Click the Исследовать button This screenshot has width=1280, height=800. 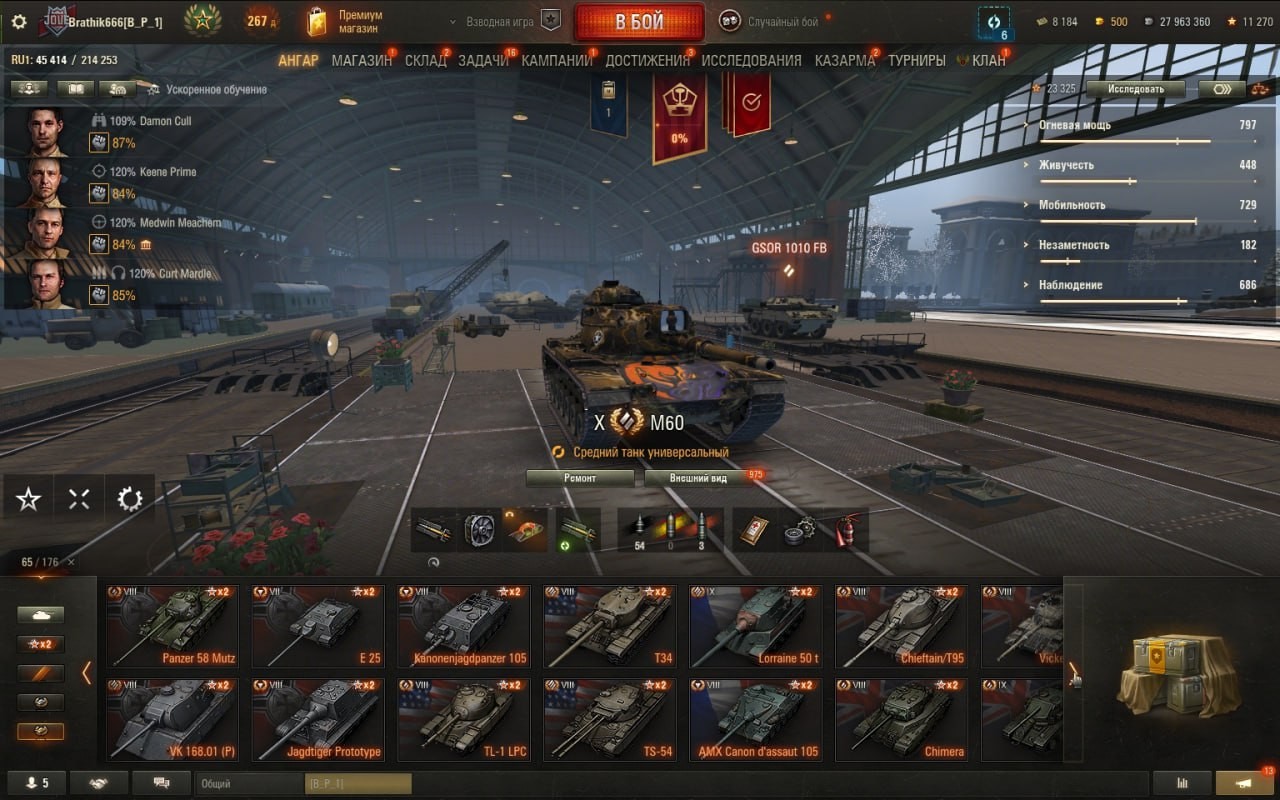1135,89
